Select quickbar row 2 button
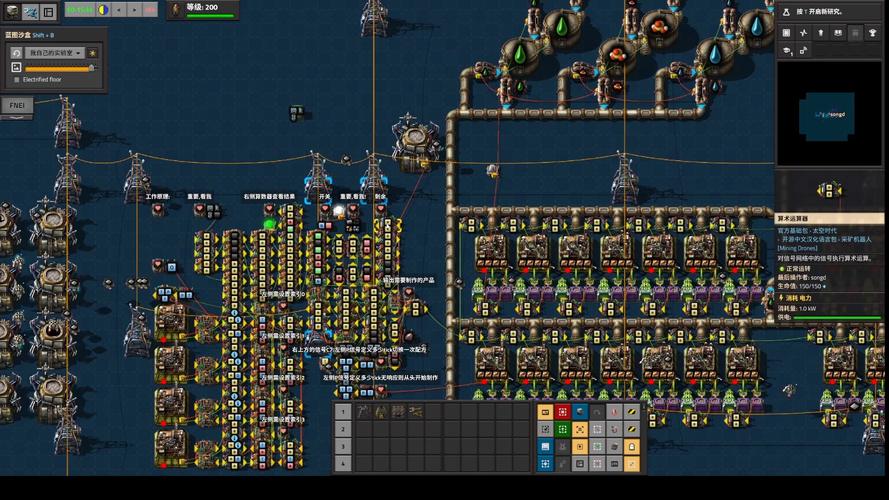This screenshot has height=500, width=889. 343,429
